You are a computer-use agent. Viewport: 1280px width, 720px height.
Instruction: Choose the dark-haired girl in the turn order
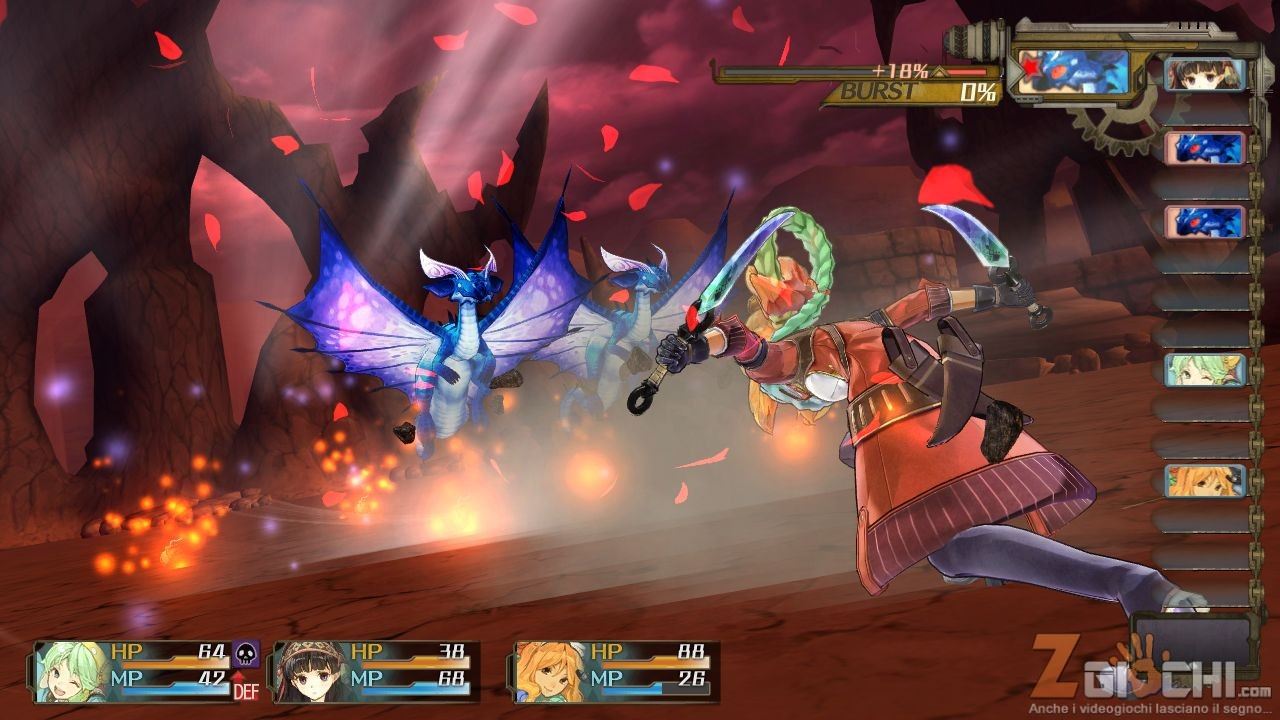point(1205,75)
